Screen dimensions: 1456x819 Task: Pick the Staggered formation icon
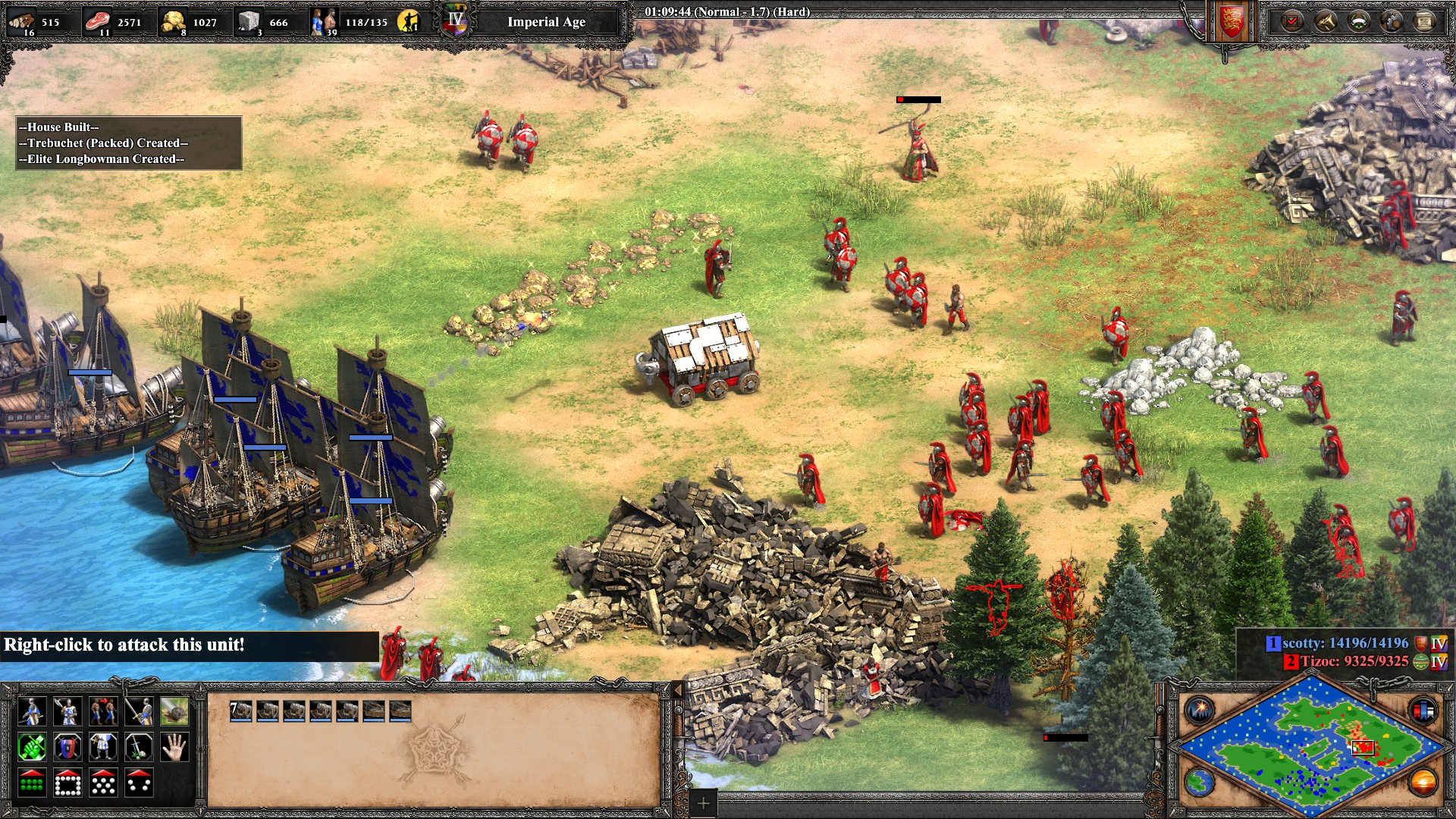[x=103, y=783]
